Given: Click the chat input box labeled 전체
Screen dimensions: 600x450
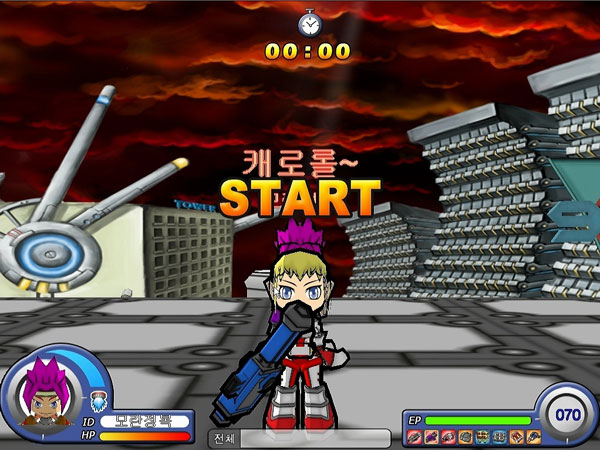Looking at the screenshot, I should [x=314, y=438].
